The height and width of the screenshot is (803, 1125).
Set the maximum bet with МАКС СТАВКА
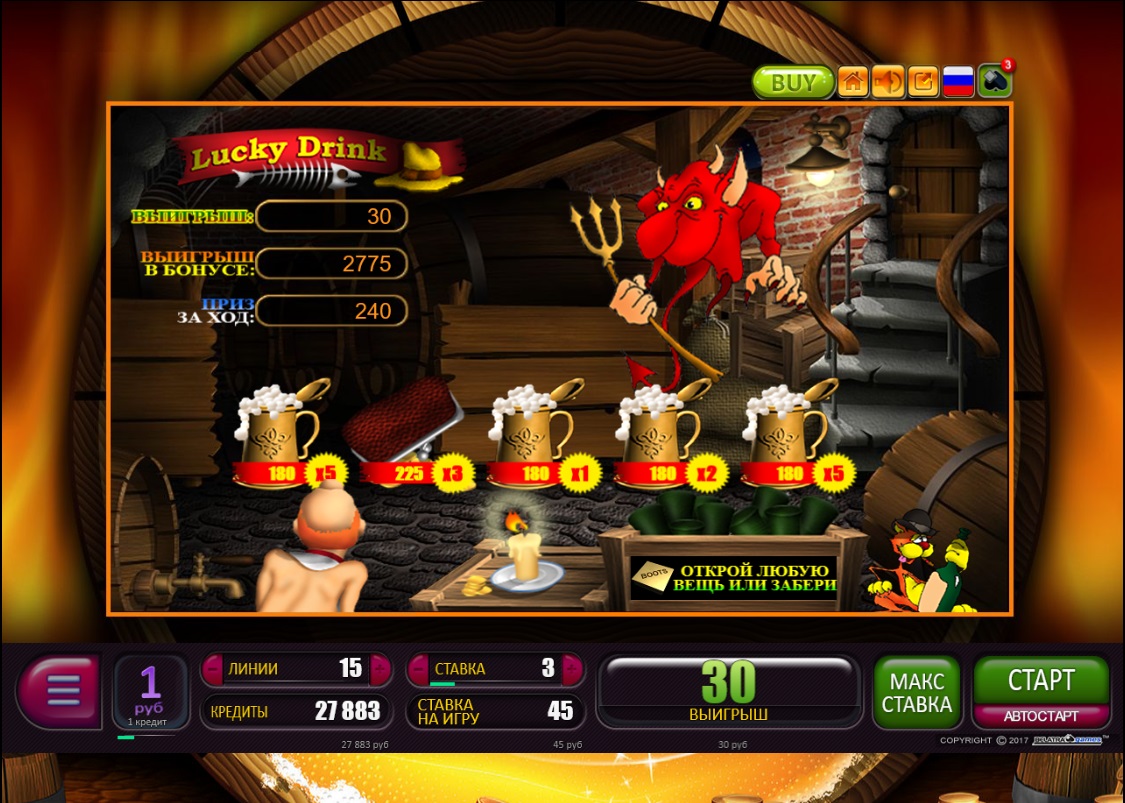coord(916,692)
